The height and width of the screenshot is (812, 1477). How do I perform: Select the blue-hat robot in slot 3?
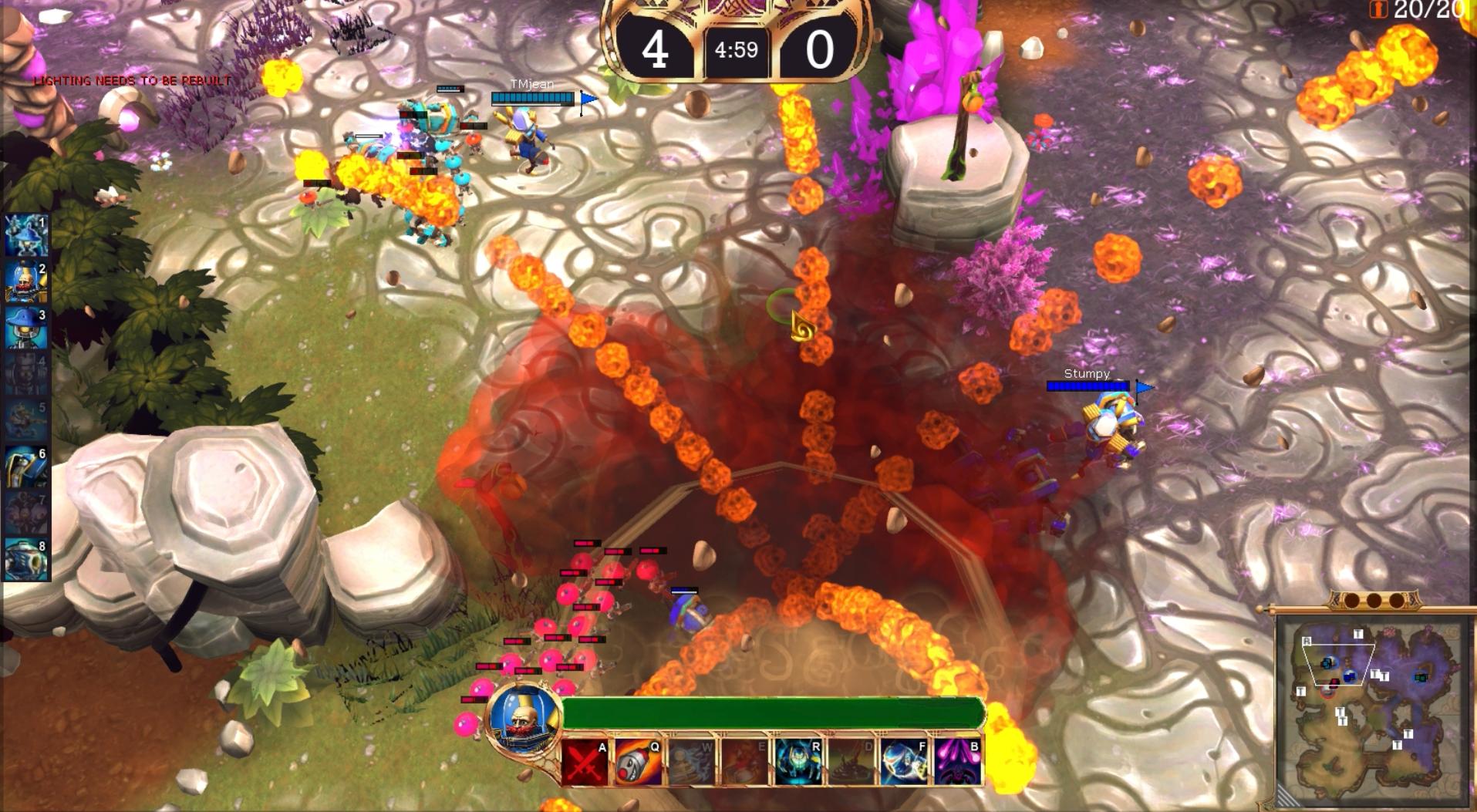[26, 329]
